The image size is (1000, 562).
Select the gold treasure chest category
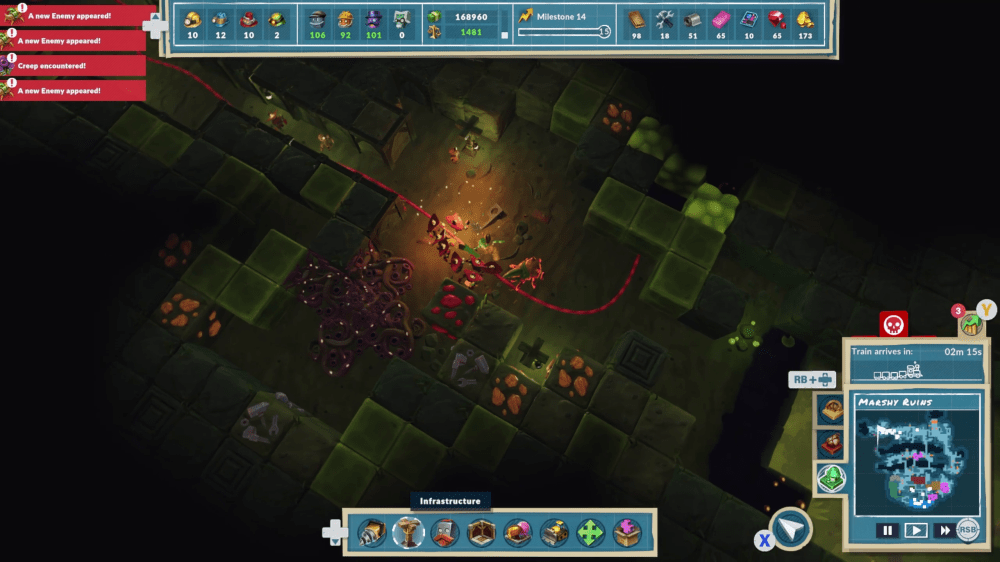click(x=554, y=533)
